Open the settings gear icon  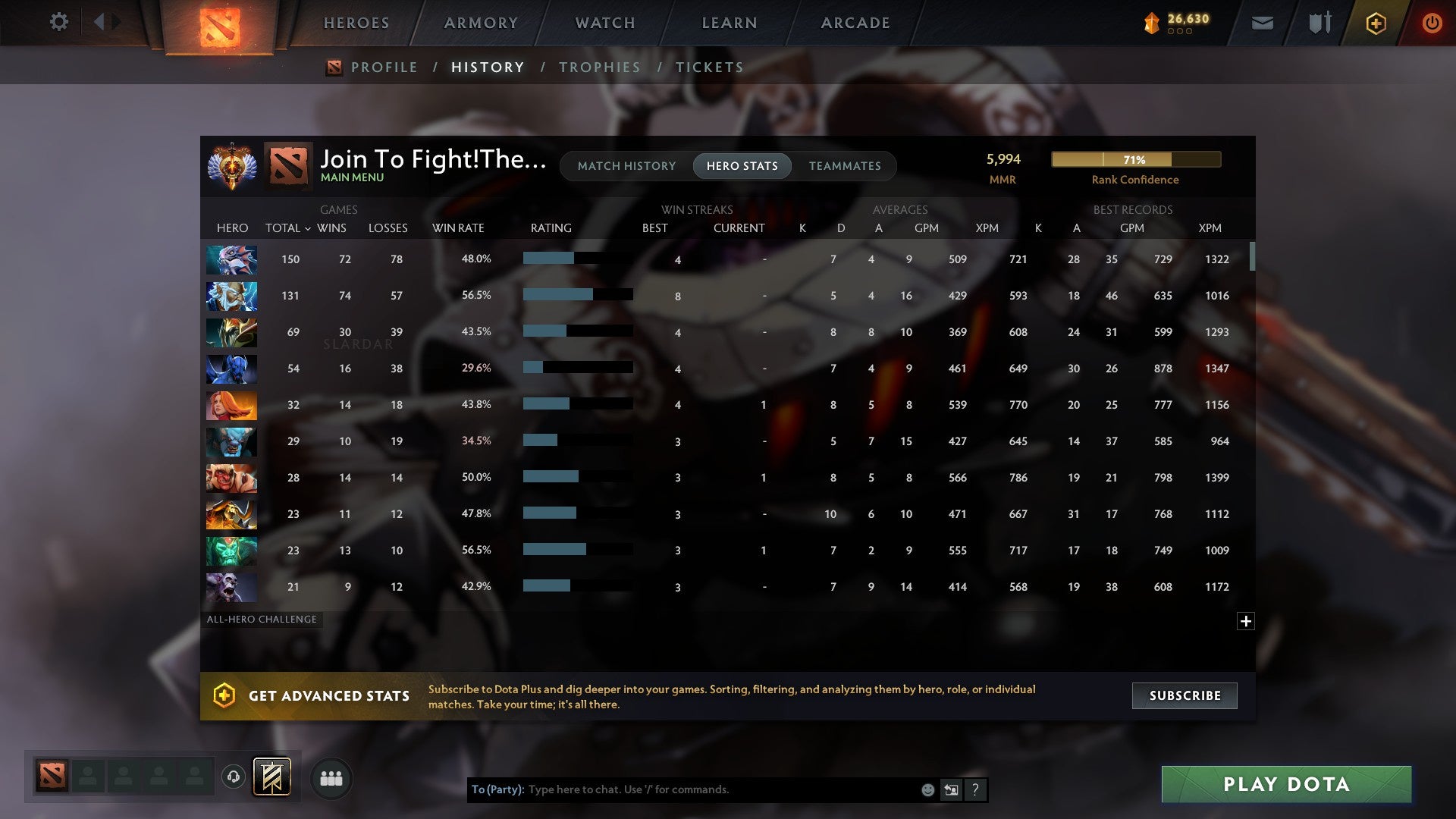[x=59, y=22]
